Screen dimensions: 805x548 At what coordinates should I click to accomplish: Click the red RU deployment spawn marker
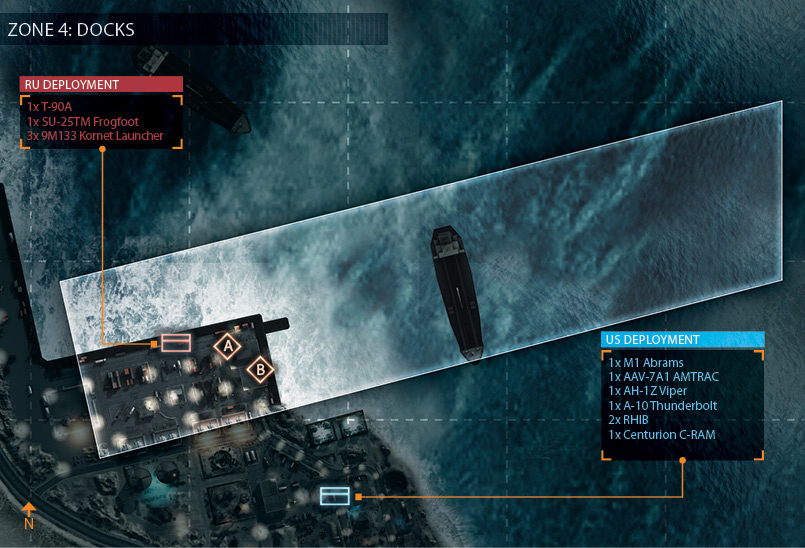[176, 342]
